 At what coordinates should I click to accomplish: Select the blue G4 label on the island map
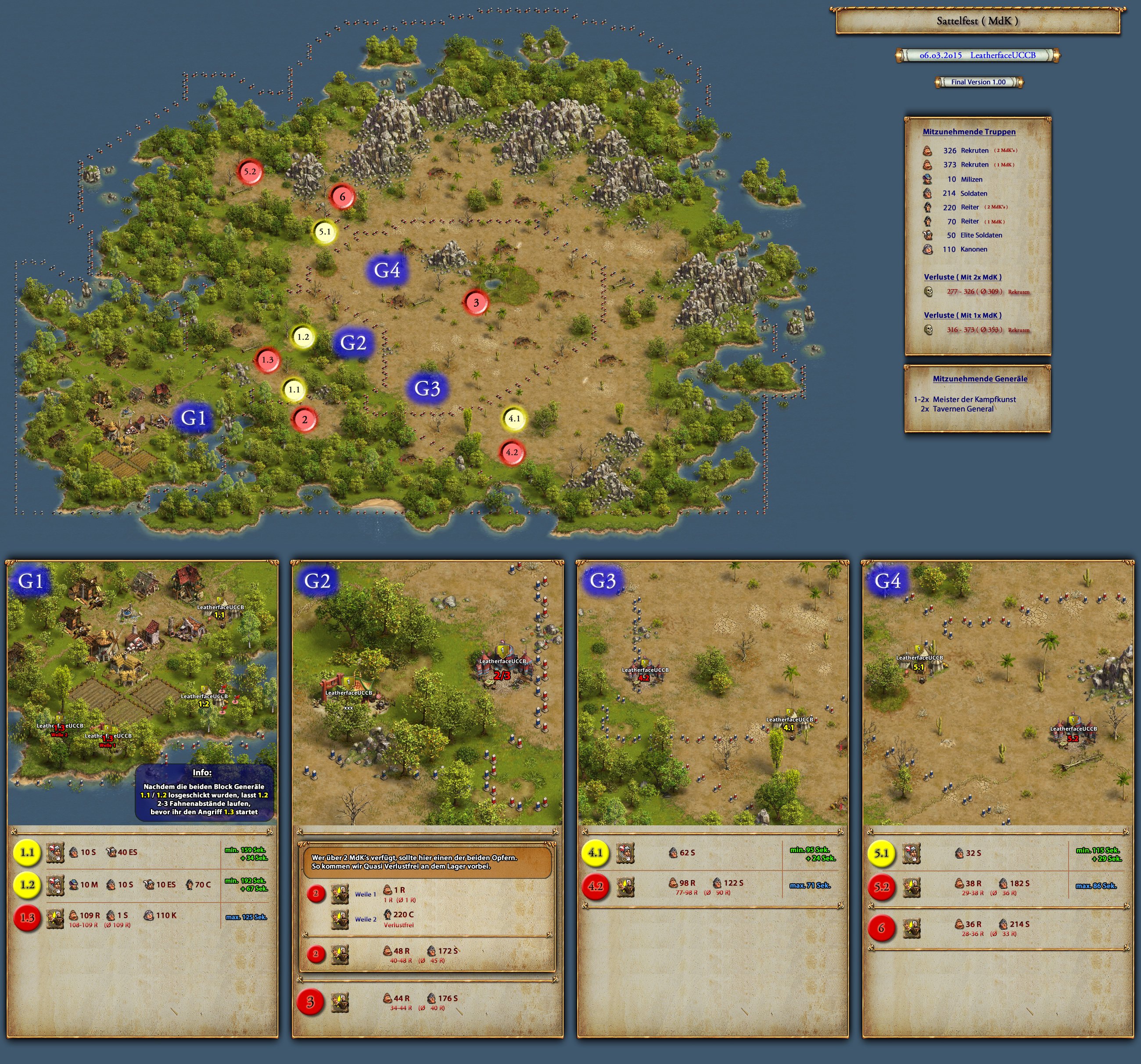(387, 270)
